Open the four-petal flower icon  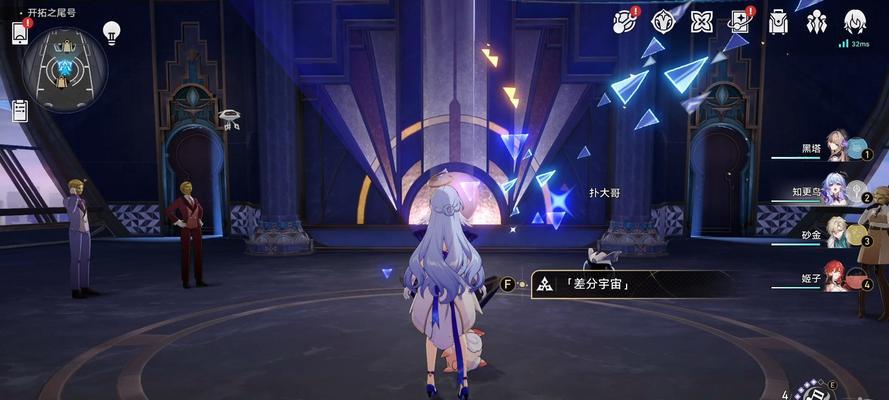(x=702, y=21)
